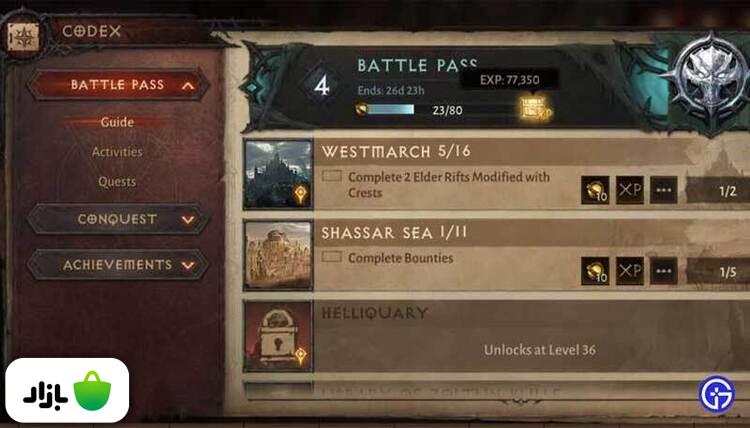Claim the glowing battle pass XP chest

(x=535, y=109)
